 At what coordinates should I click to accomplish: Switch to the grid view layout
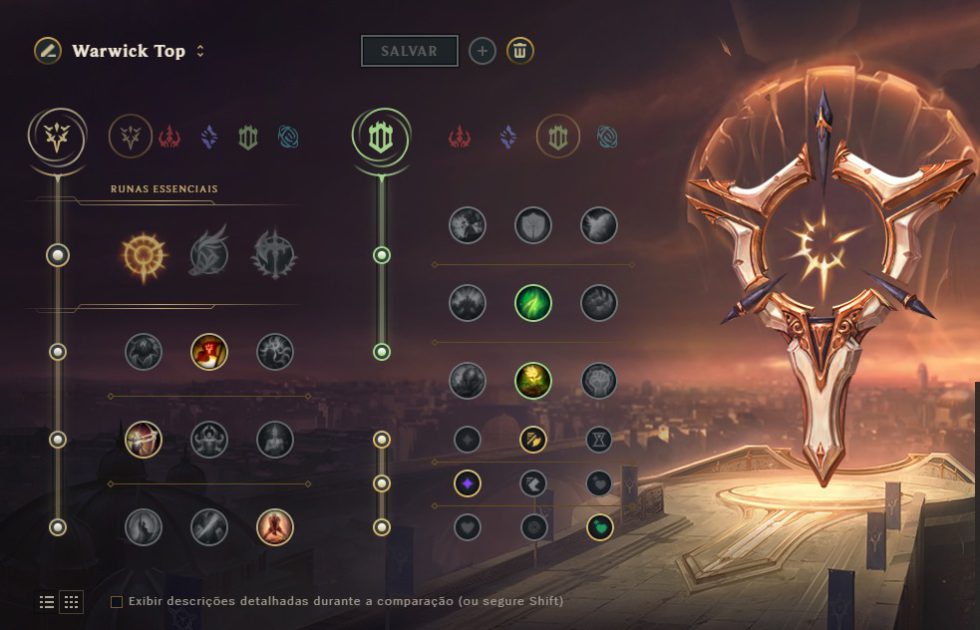(71, 601)
